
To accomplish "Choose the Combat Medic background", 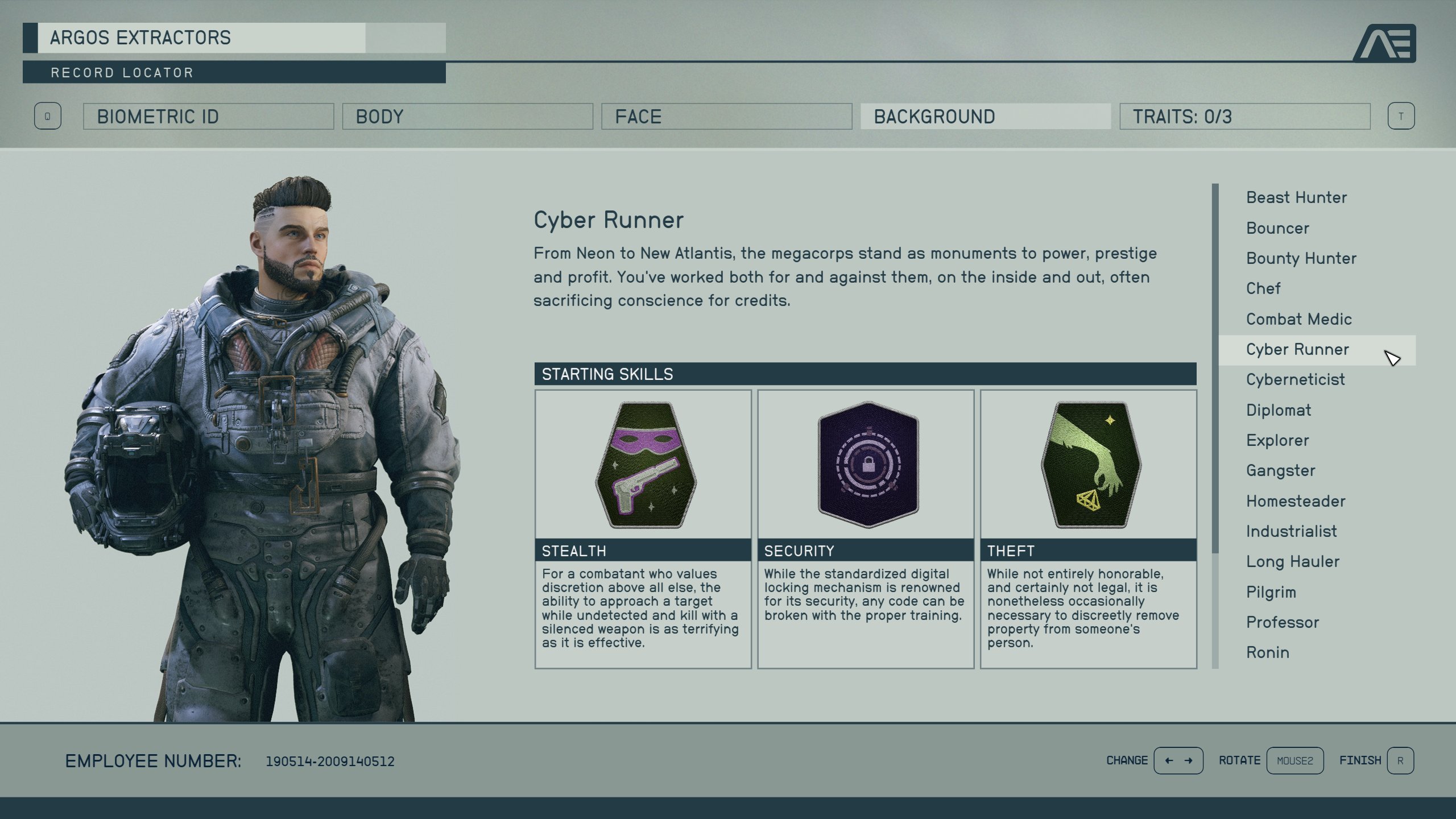I will [1300, 319].
